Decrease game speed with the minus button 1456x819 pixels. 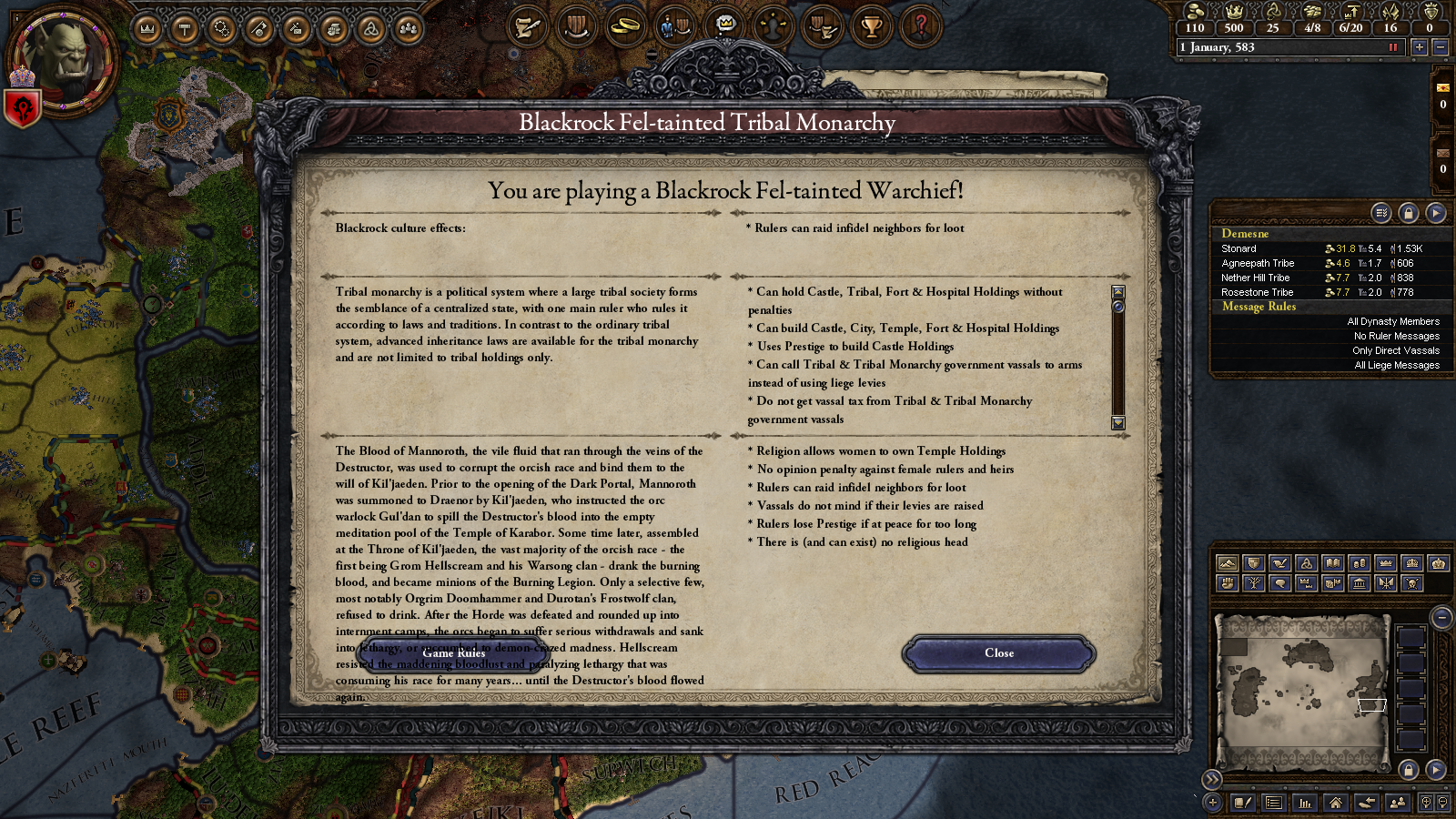point(1441,47)
